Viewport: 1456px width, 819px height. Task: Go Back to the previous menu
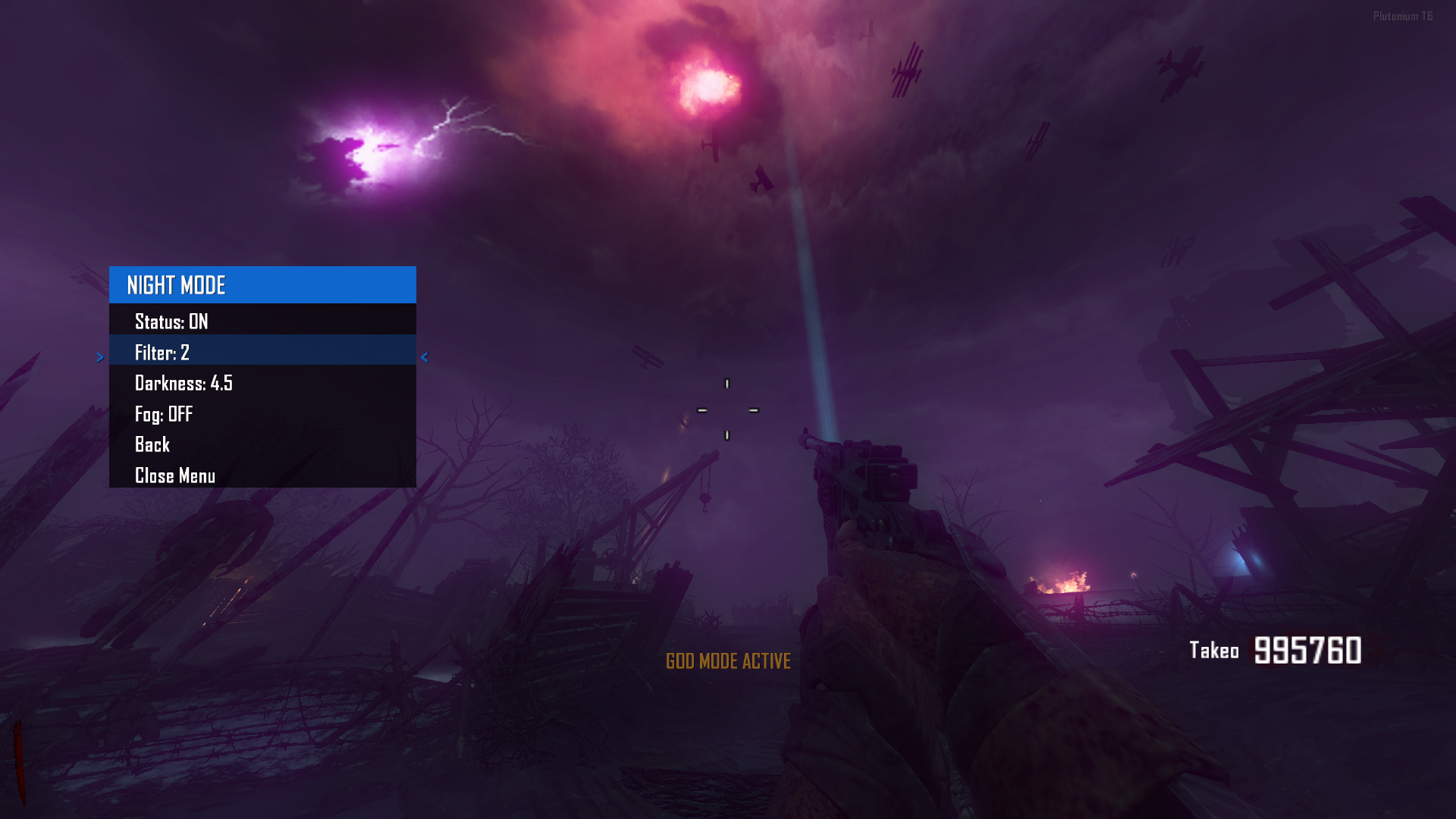point(152,444)
